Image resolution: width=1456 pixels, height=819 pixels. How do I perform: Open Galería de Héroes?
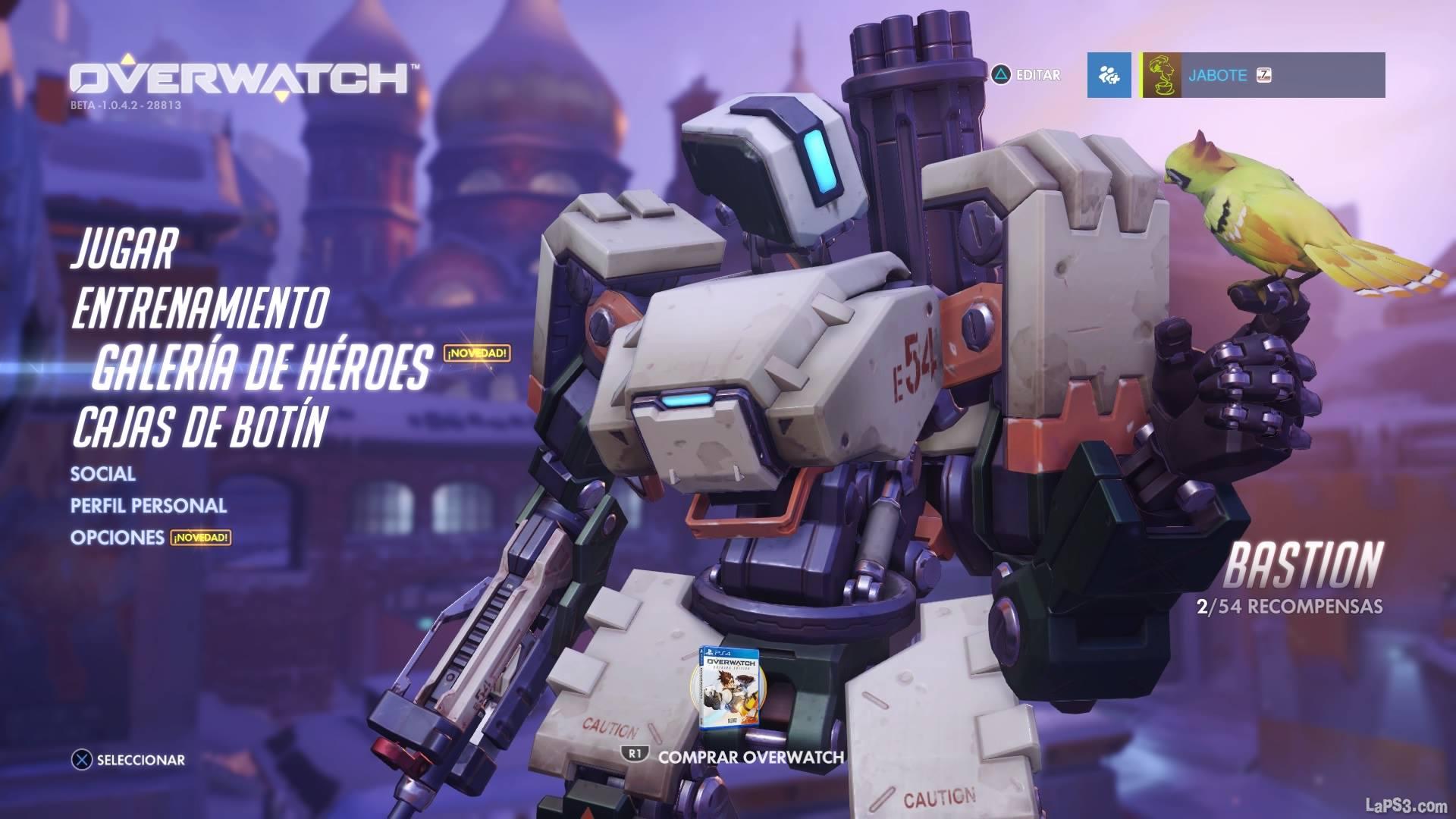[x=262, y=366]
